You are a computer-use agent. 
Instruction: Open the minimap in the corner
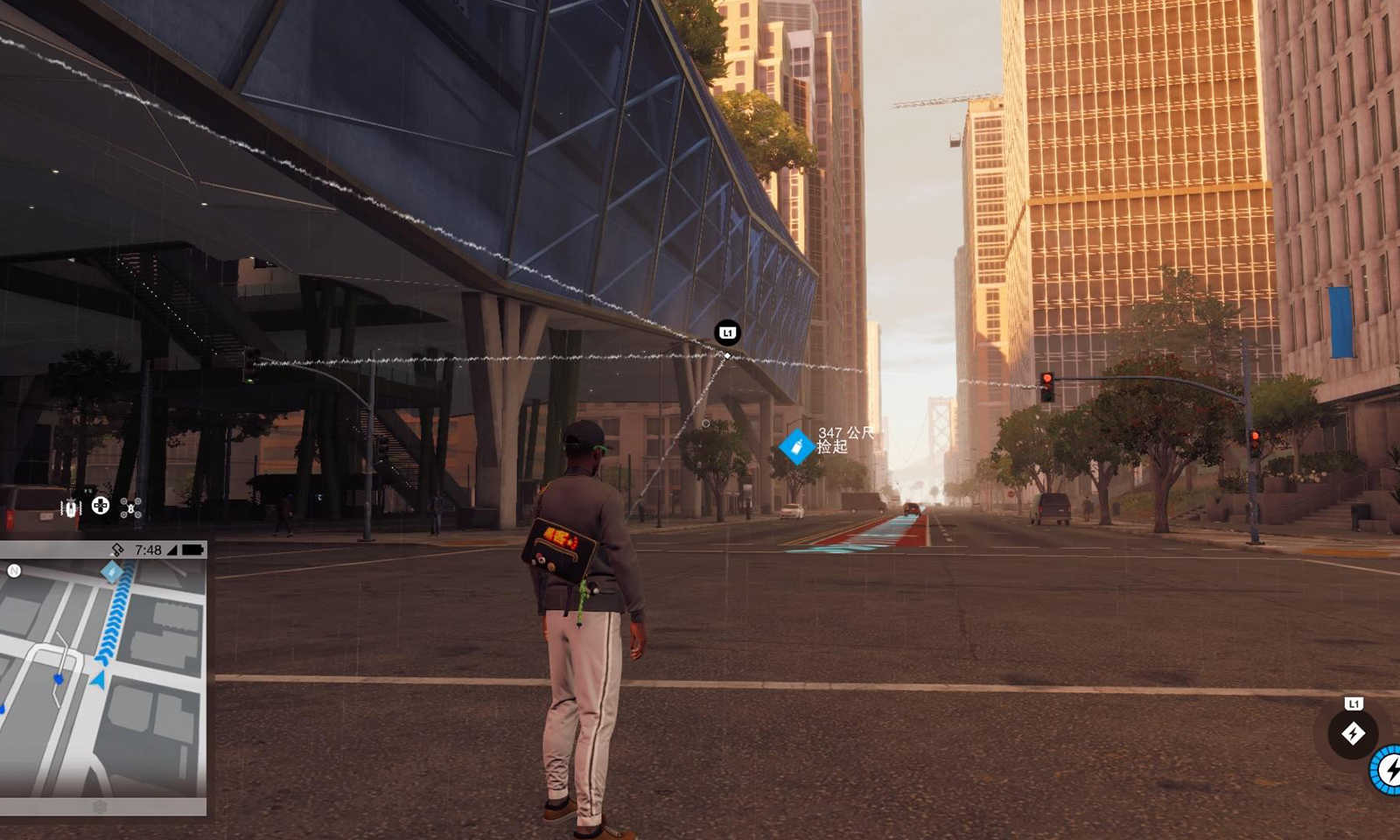pyautogui.click(x=103, y=678)
